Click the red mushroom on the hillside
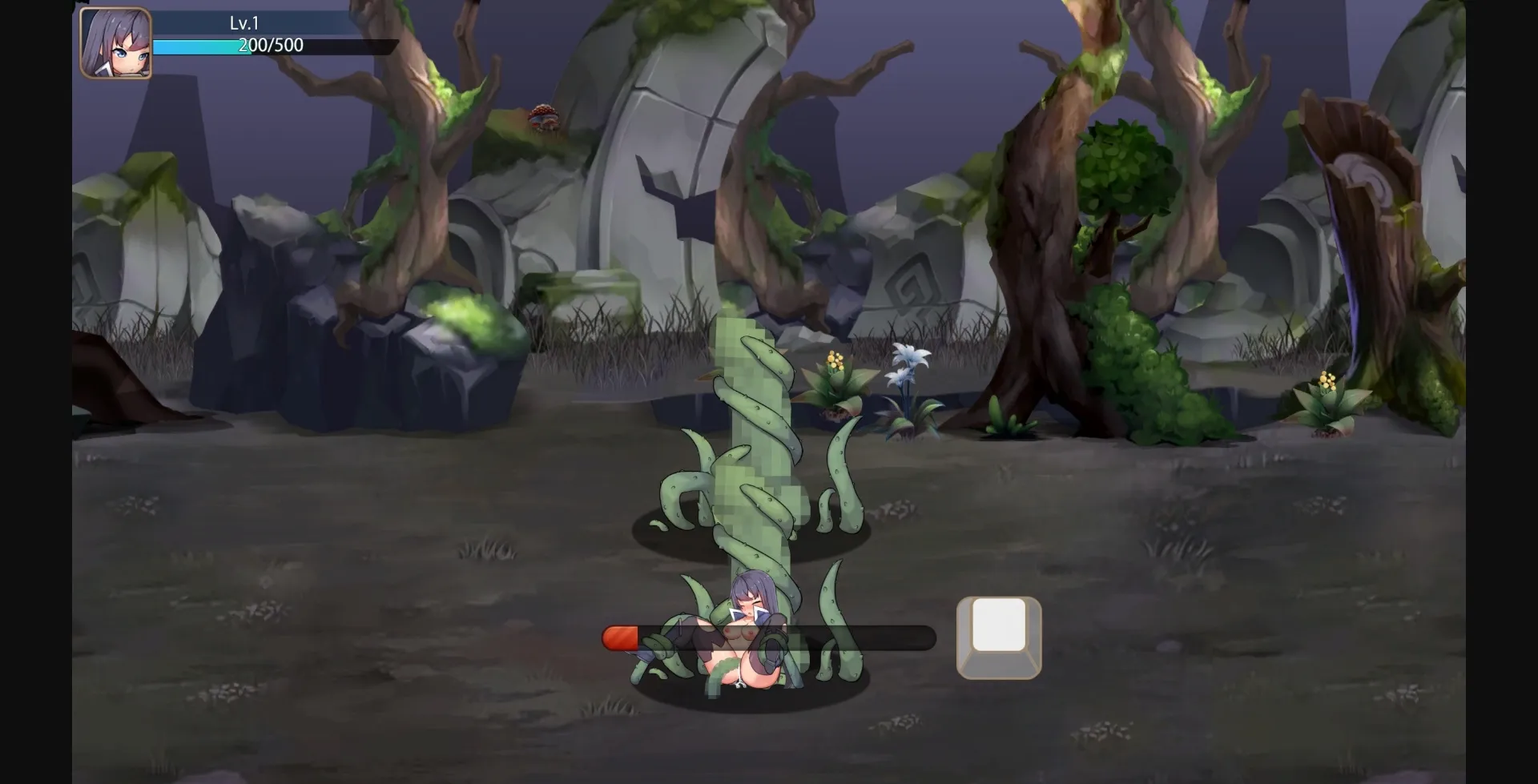Screen dimensions: 1538x784 click(545, 117)
